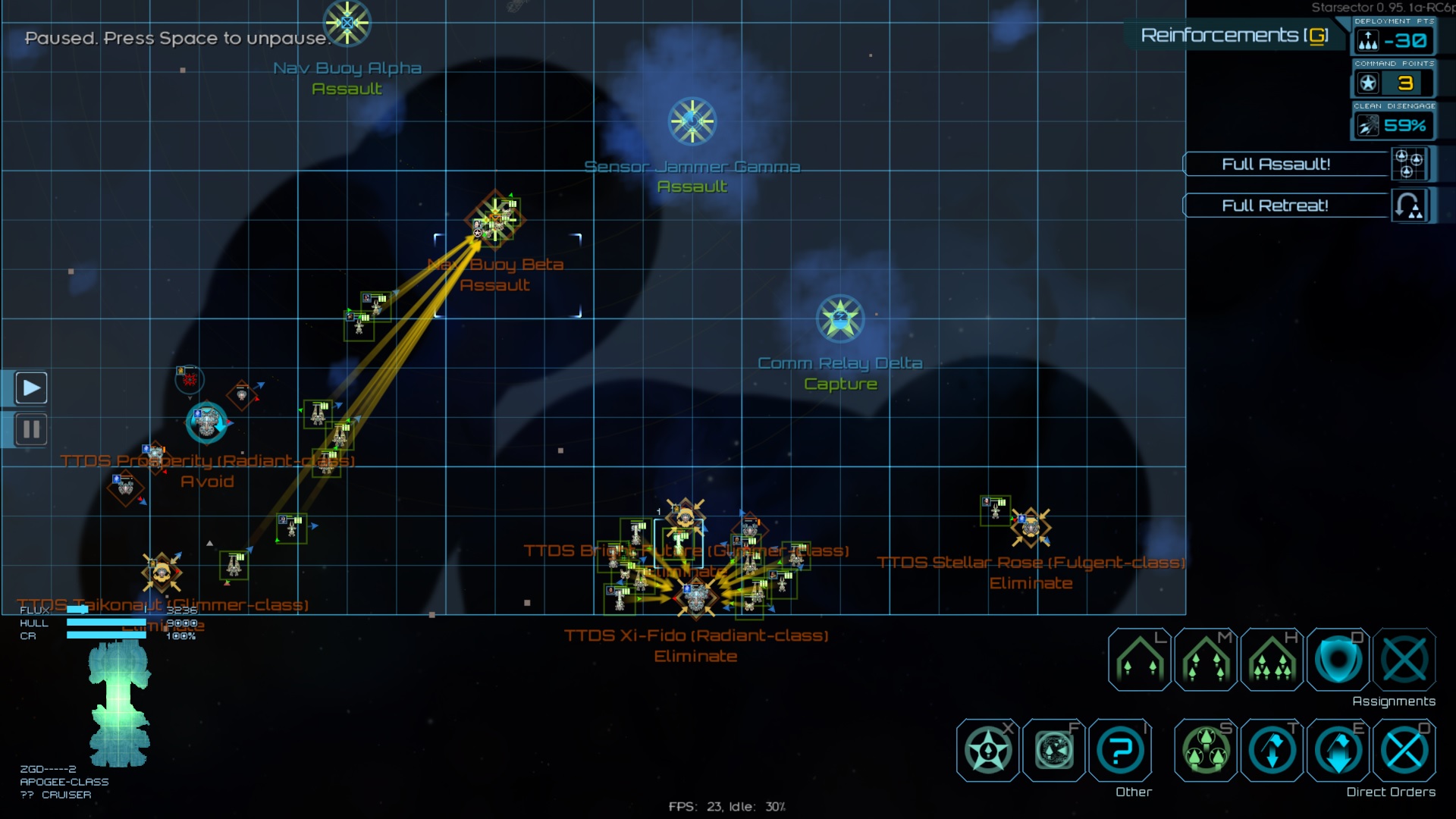This screenshot has width=1456, height=819.
Task: Open the Reinforcements deployment dialog
Action: pyautogui.click(x=1234, y=36)
